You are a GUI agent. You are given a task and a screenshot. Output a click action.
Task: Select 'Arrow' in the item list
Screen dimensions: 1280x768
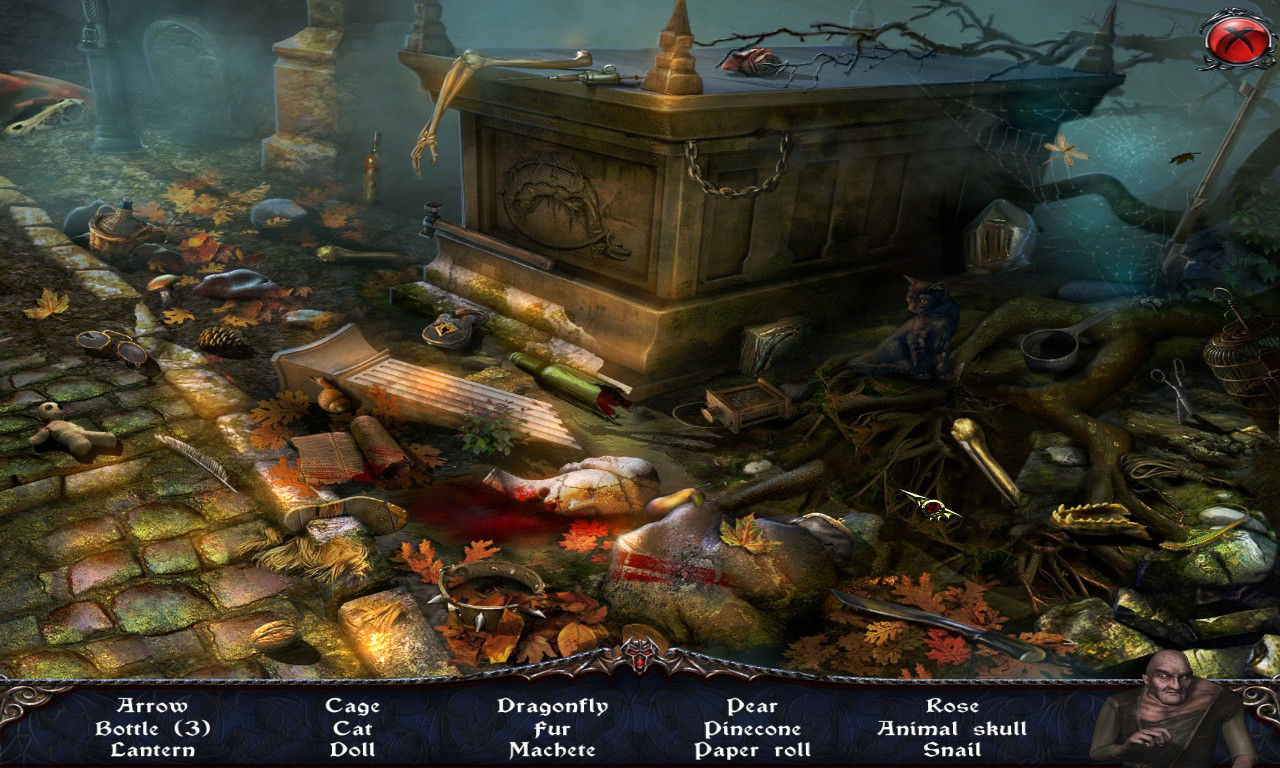[x=152, y=706]
